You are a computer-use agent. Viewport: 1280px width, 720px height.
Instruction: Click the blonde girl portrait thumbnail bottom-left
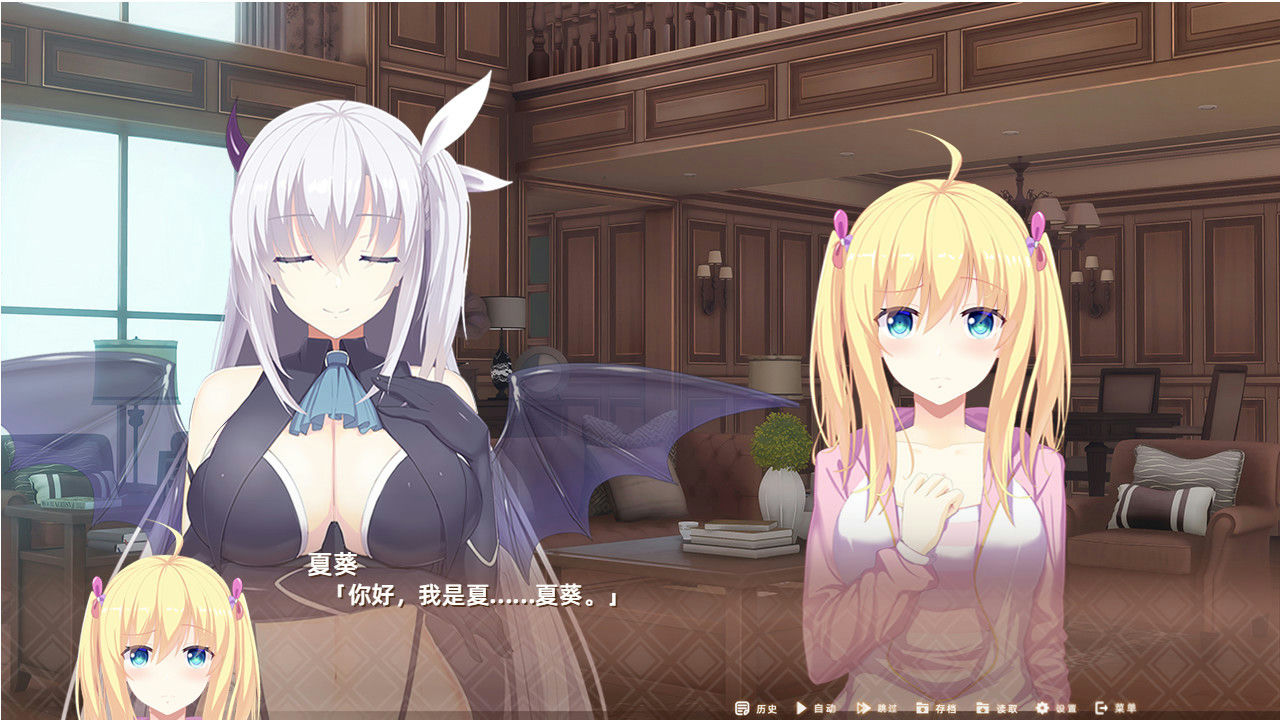[x=165, y=650]
